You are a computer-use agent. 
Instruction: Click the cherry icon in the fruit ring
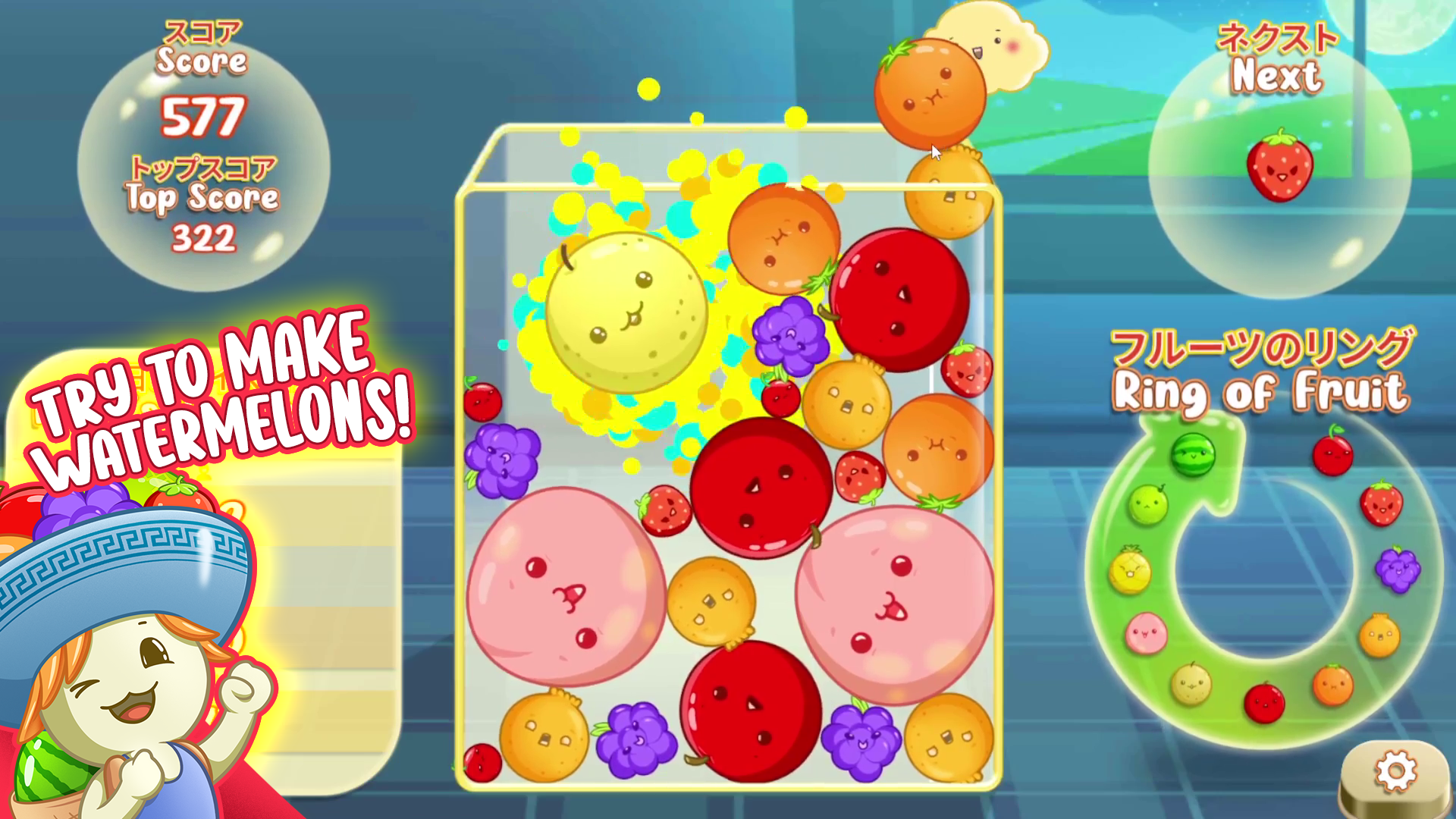(x=1333, y=453)
